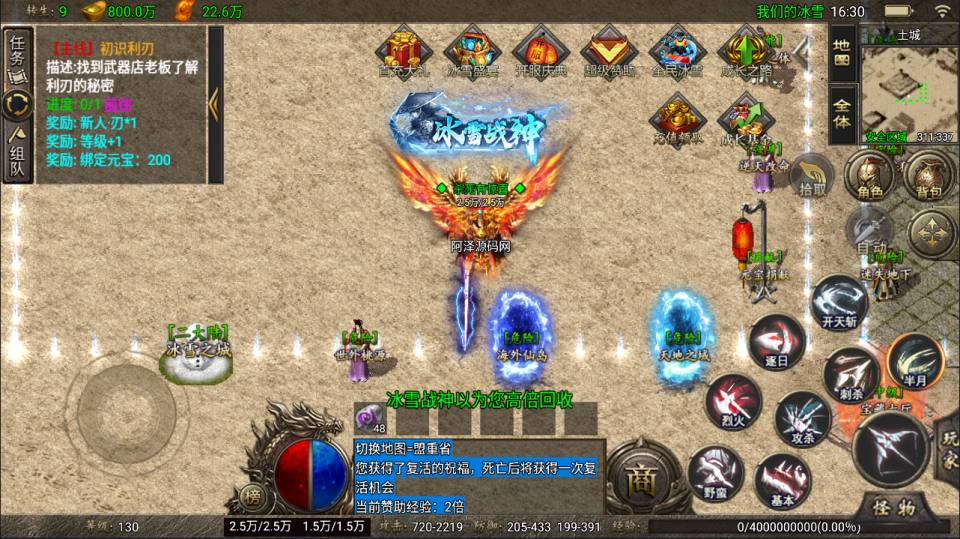Screen dimensions: 960x539
Task: Open the 超级赞助 sponsorship icon
Action: (x=609, y=52)
